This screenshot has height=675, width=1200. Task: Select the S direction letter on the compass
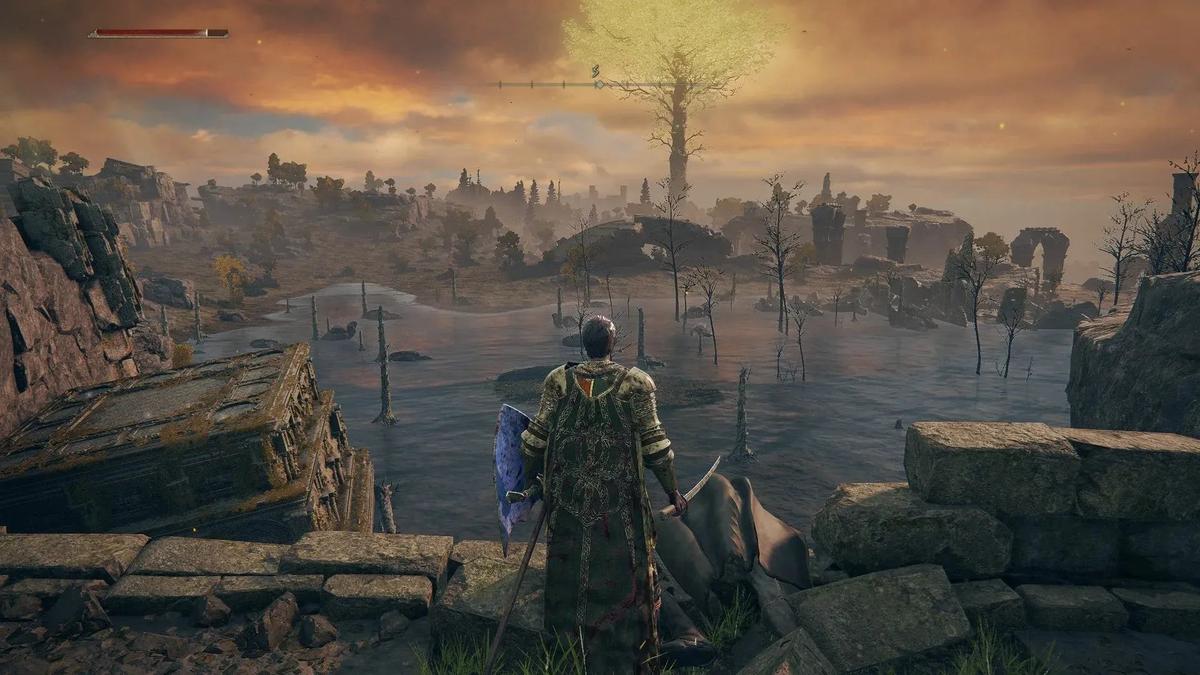point(596,71)
